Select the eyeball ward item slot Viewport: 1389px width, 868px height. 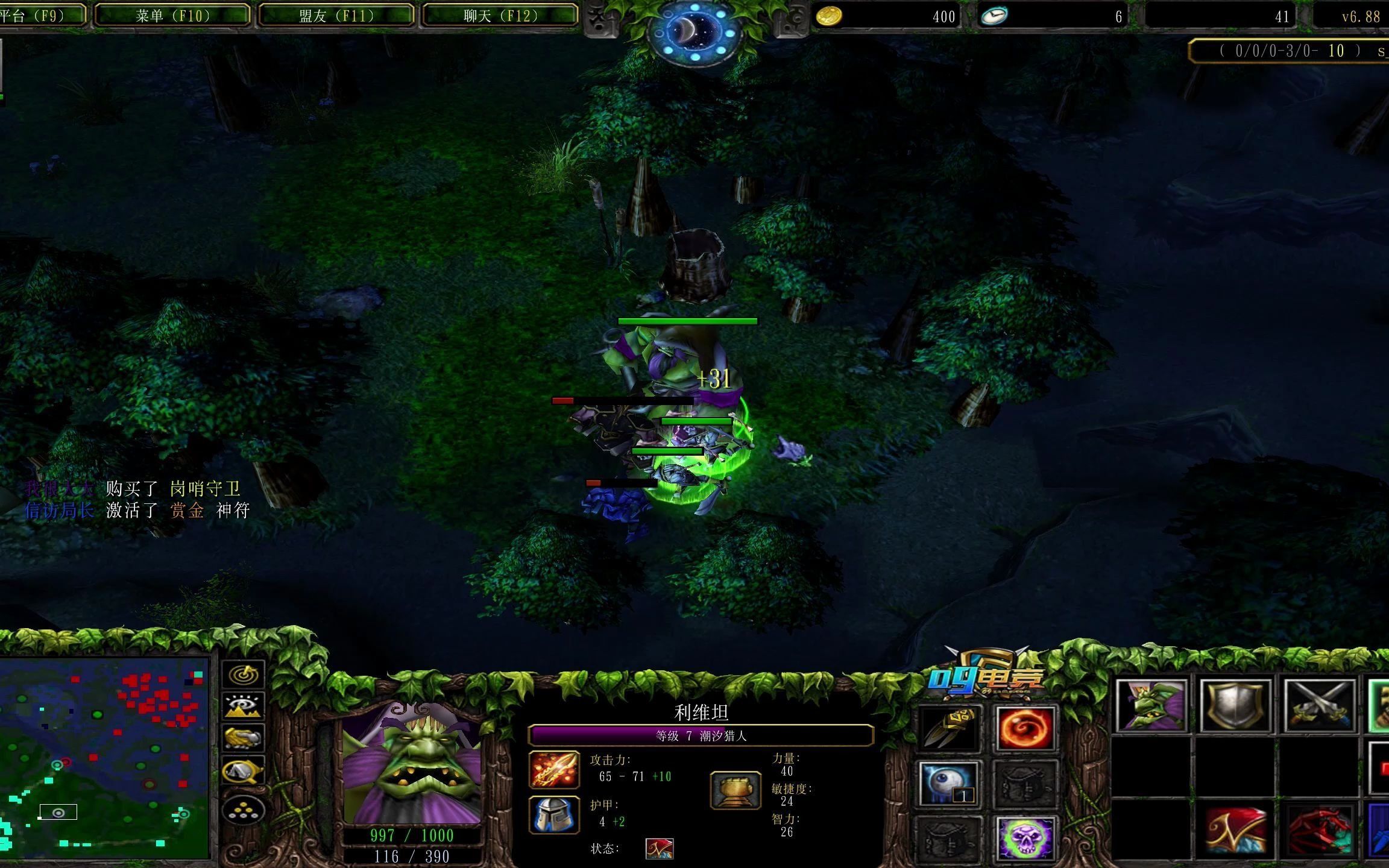click(x=948, y=784)
